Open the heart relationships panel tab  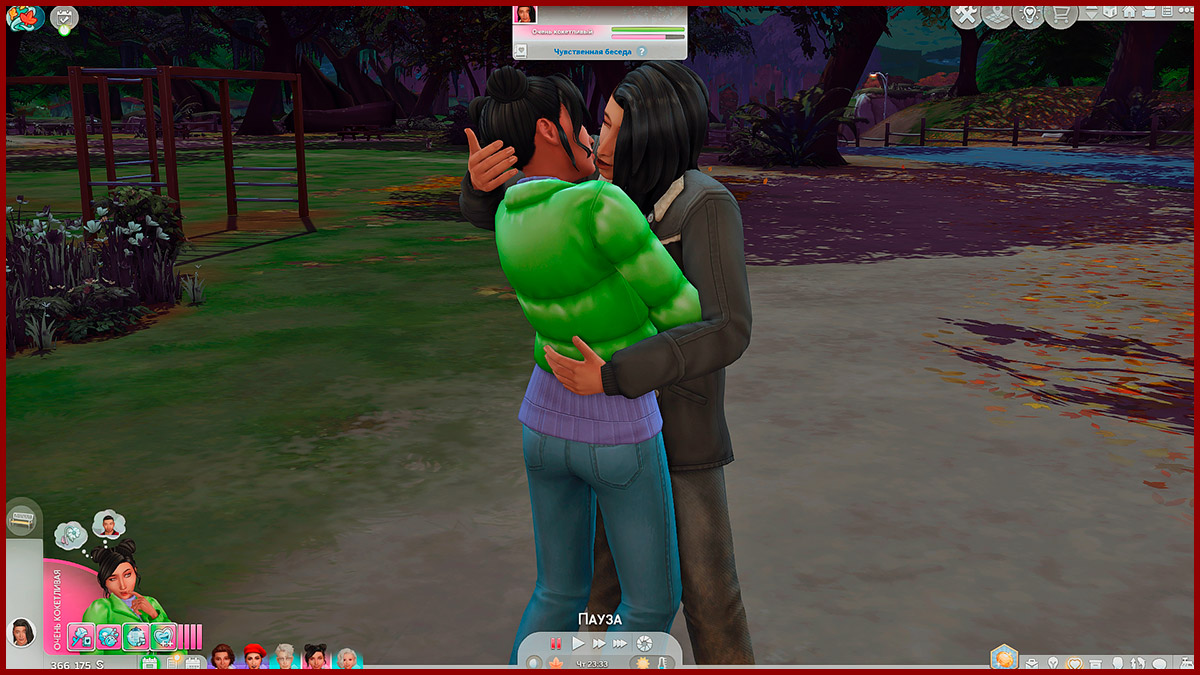[1074, 664]
